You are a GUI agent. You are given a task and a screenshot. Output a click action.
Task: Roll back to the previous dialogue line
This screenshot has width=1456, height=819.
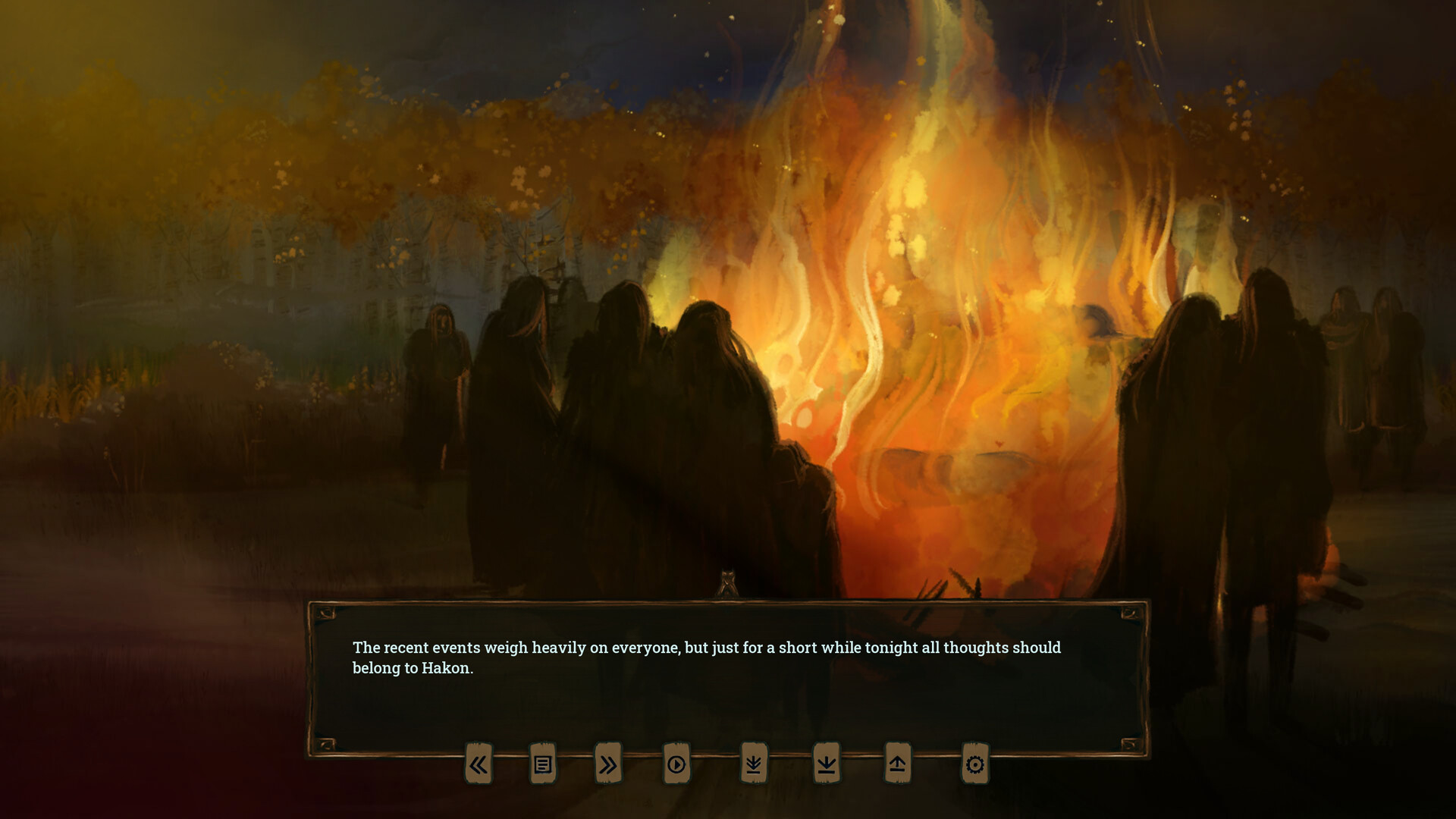click(479, 765)
